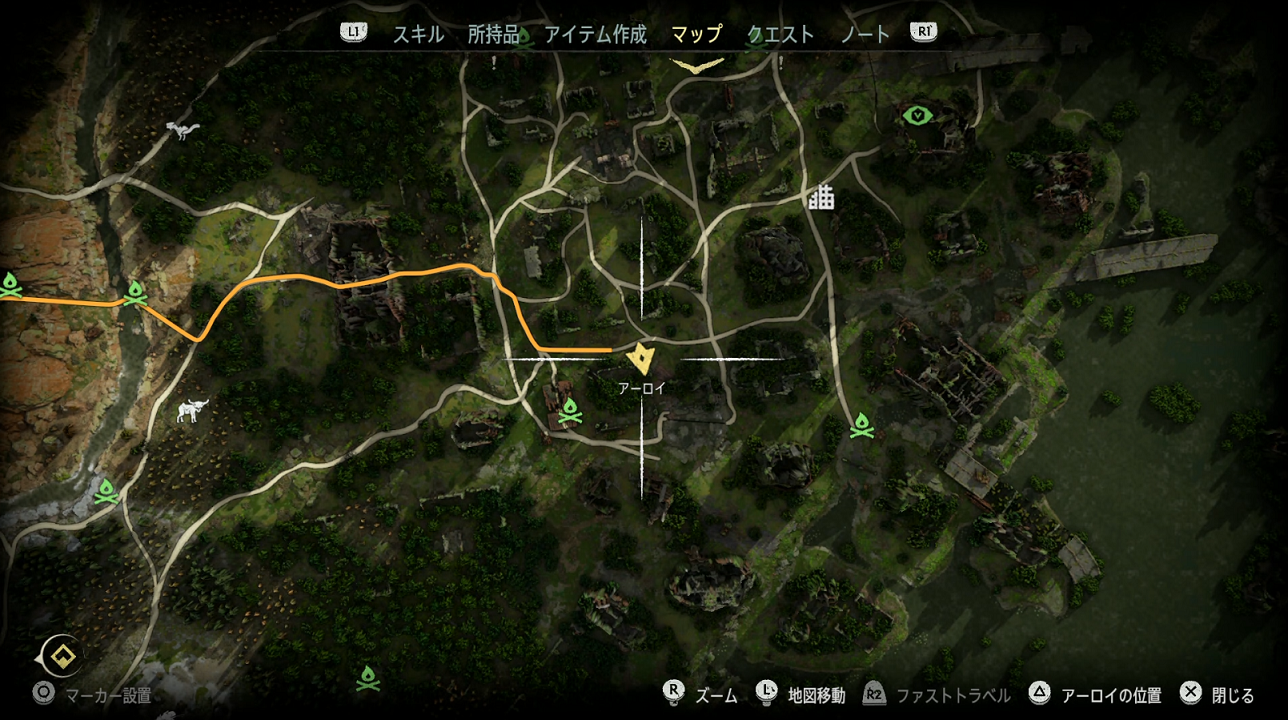Image resolution: width=1288 pixels, height=720 pixels.
Task: Pick the horned bull machine site icon
Action: click(x=191, y=410)
